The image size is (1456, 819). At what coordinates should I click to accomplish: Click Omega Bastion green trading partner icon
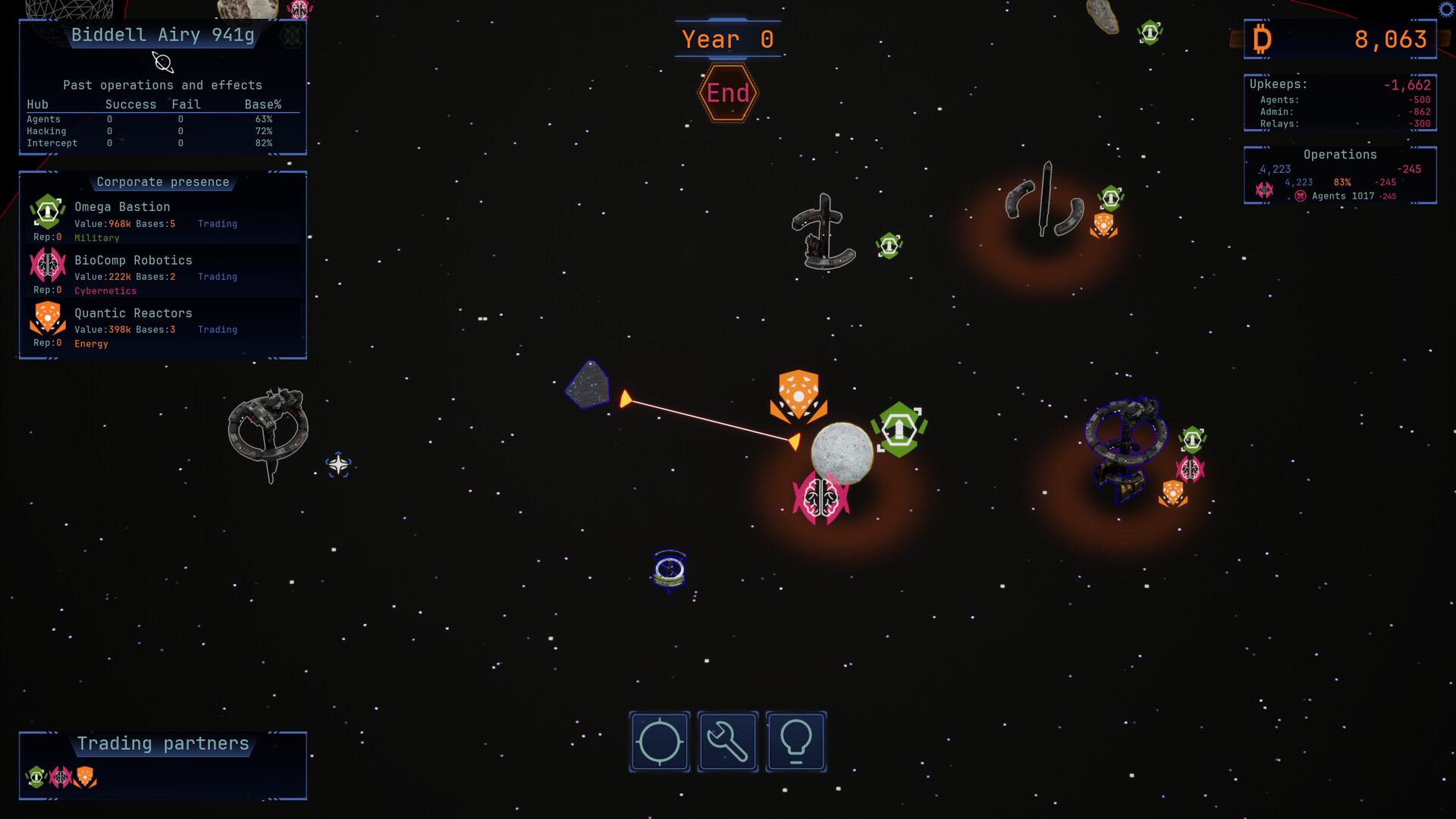(x=36, y=777)
